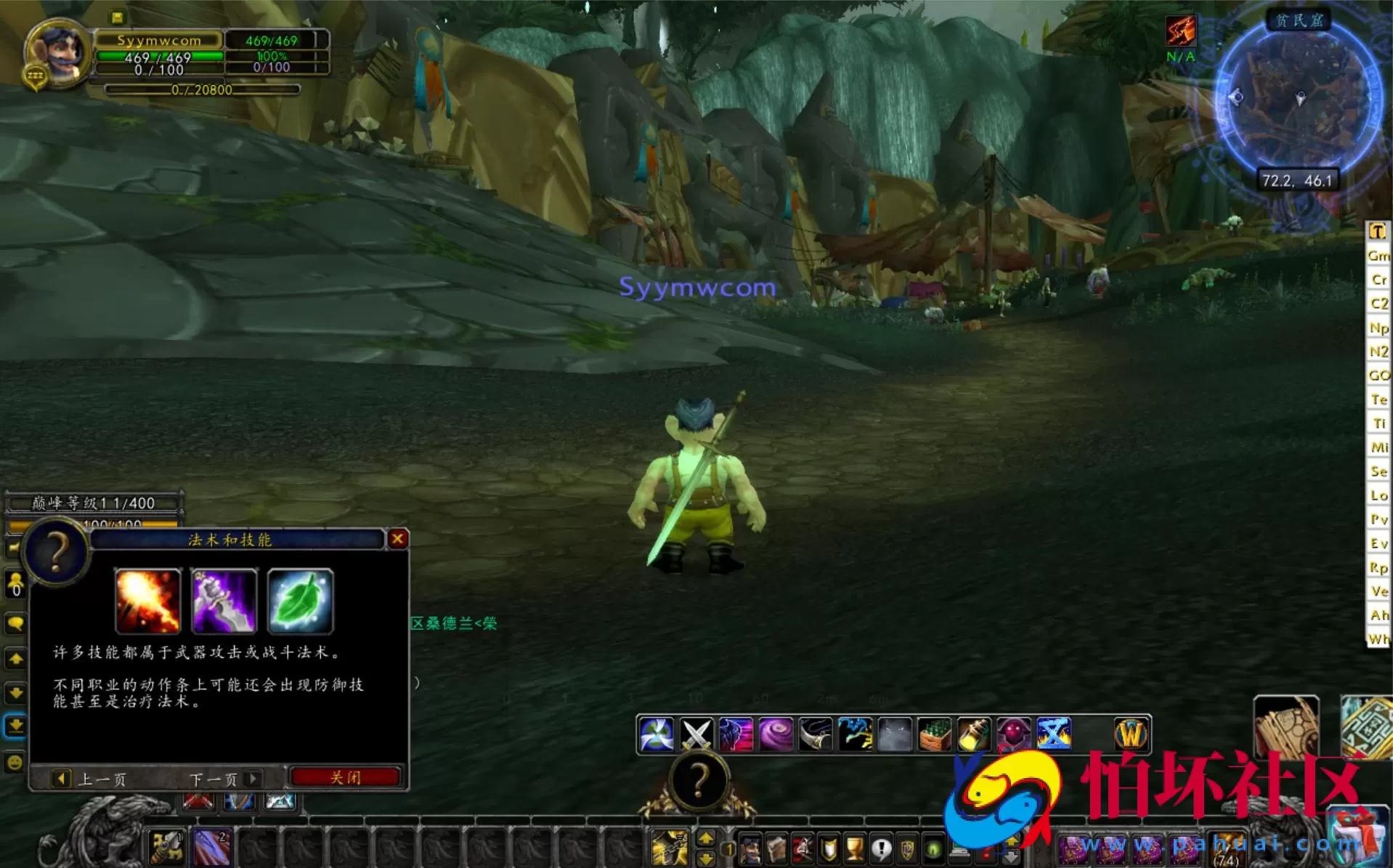
Task: Collapse the right sidebar via the T button
Action: [x=1378, y=231]
